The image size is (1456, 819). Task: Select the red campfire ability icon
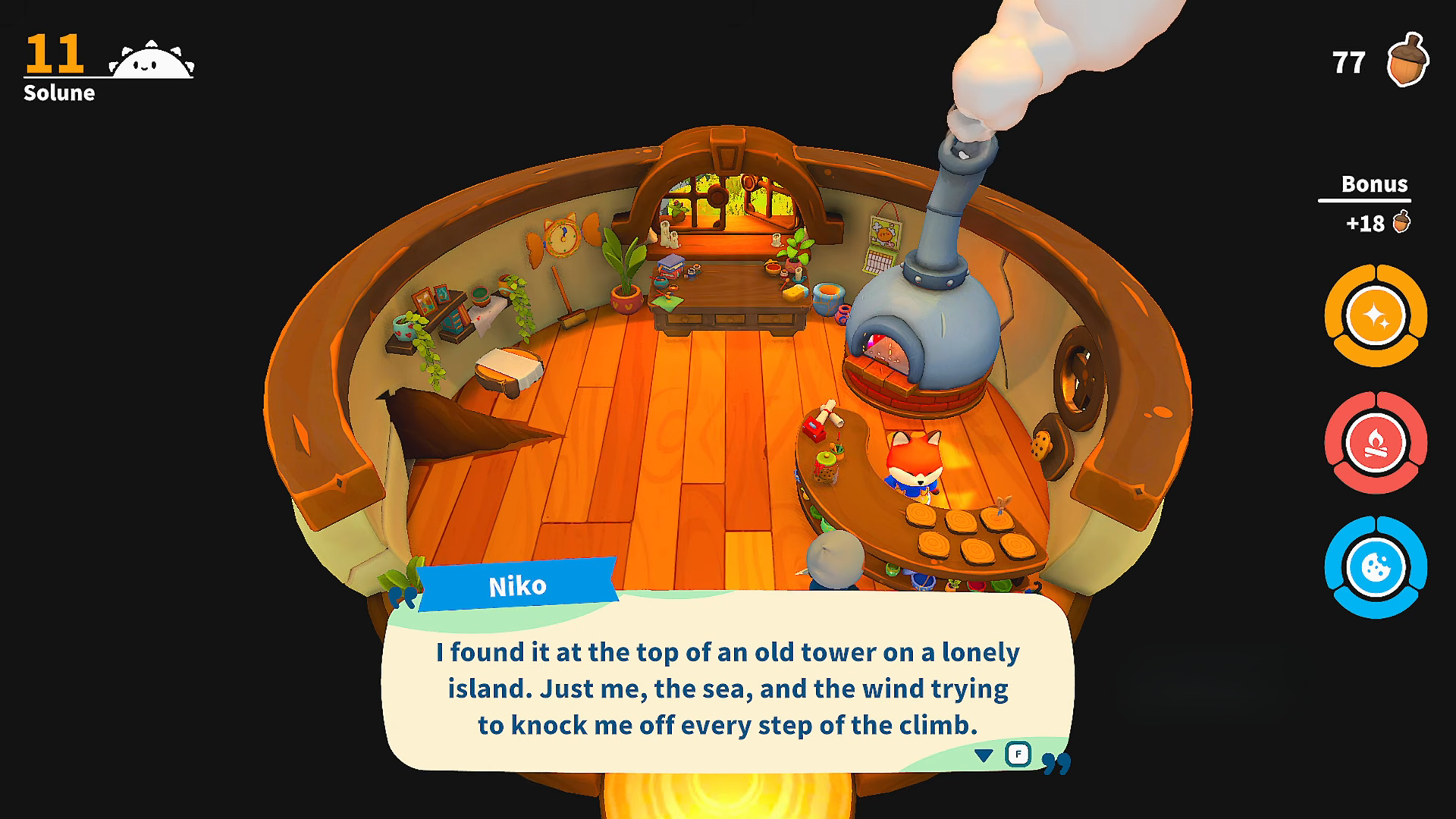[x=1376, y=443]
